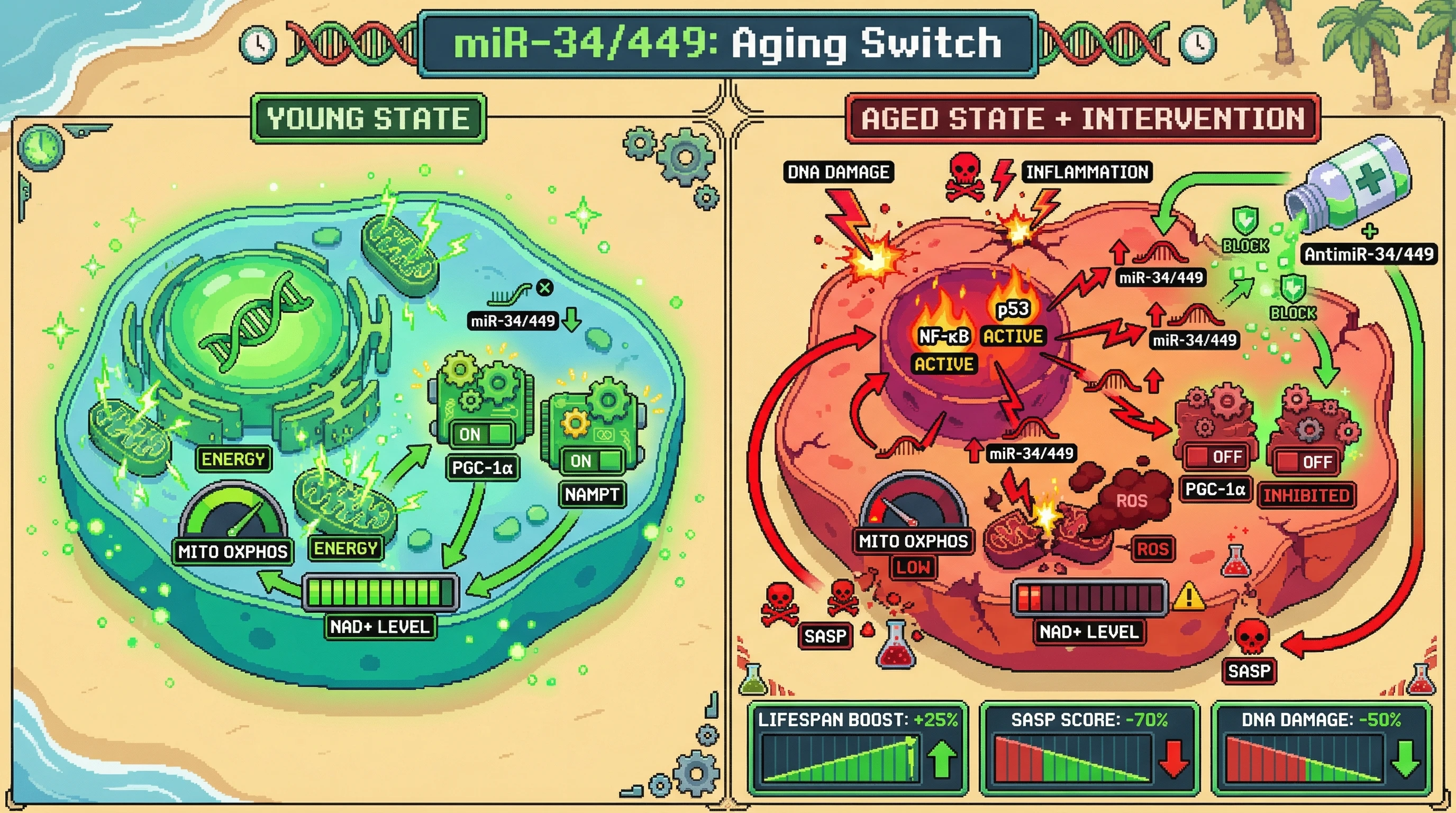Viewport: 1456px width, 813px height.
Task: Toggle the ON switch above NAMPT
Action: click(593, 461)
